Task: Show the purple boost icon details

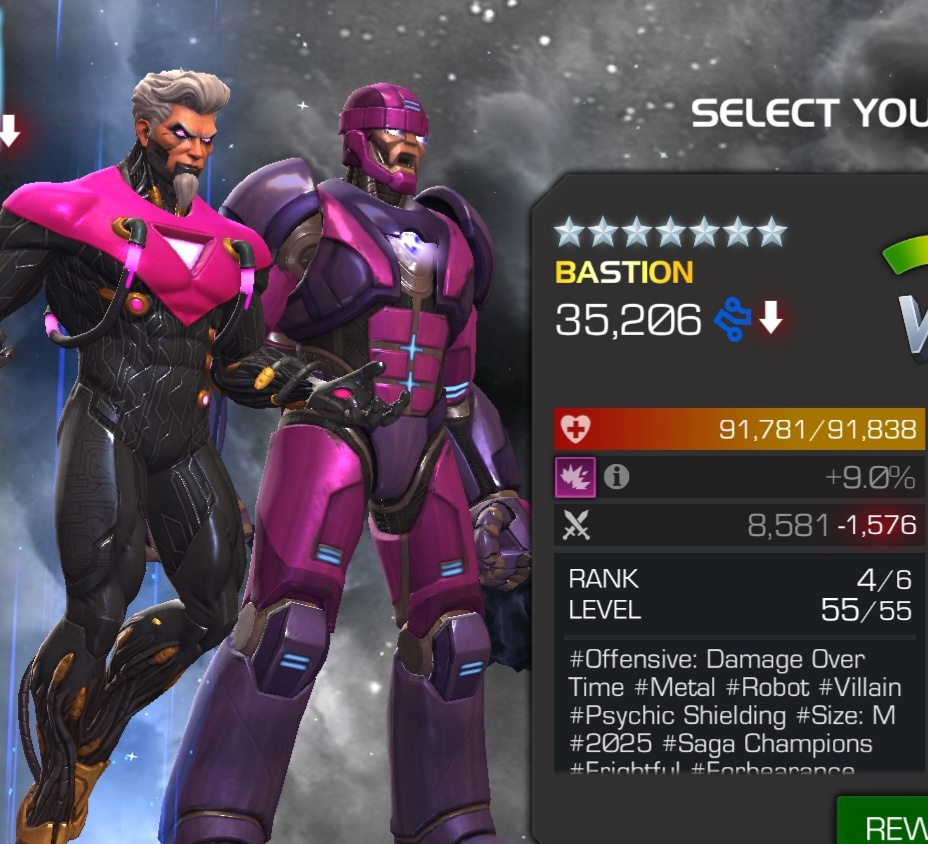Action: 576,478
